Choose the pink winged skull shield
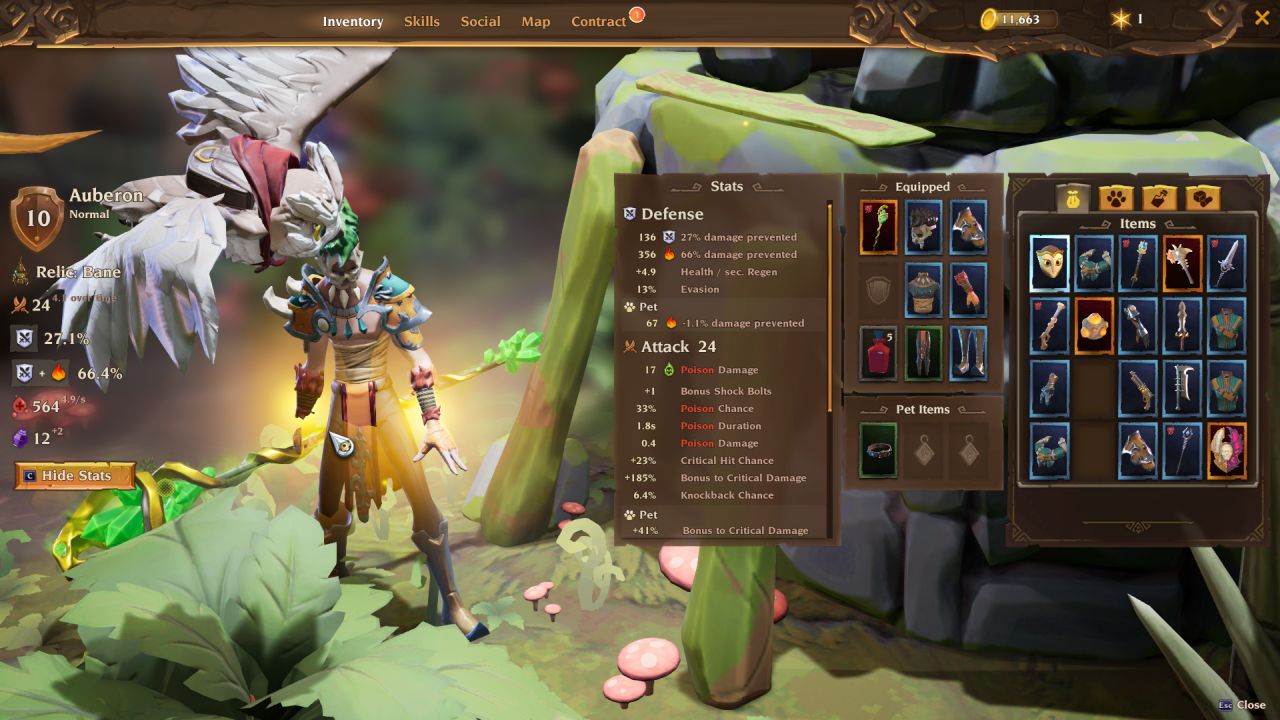Image resolution: width=1280 pixels, height=720 pixels. (x=1227, y=451)
